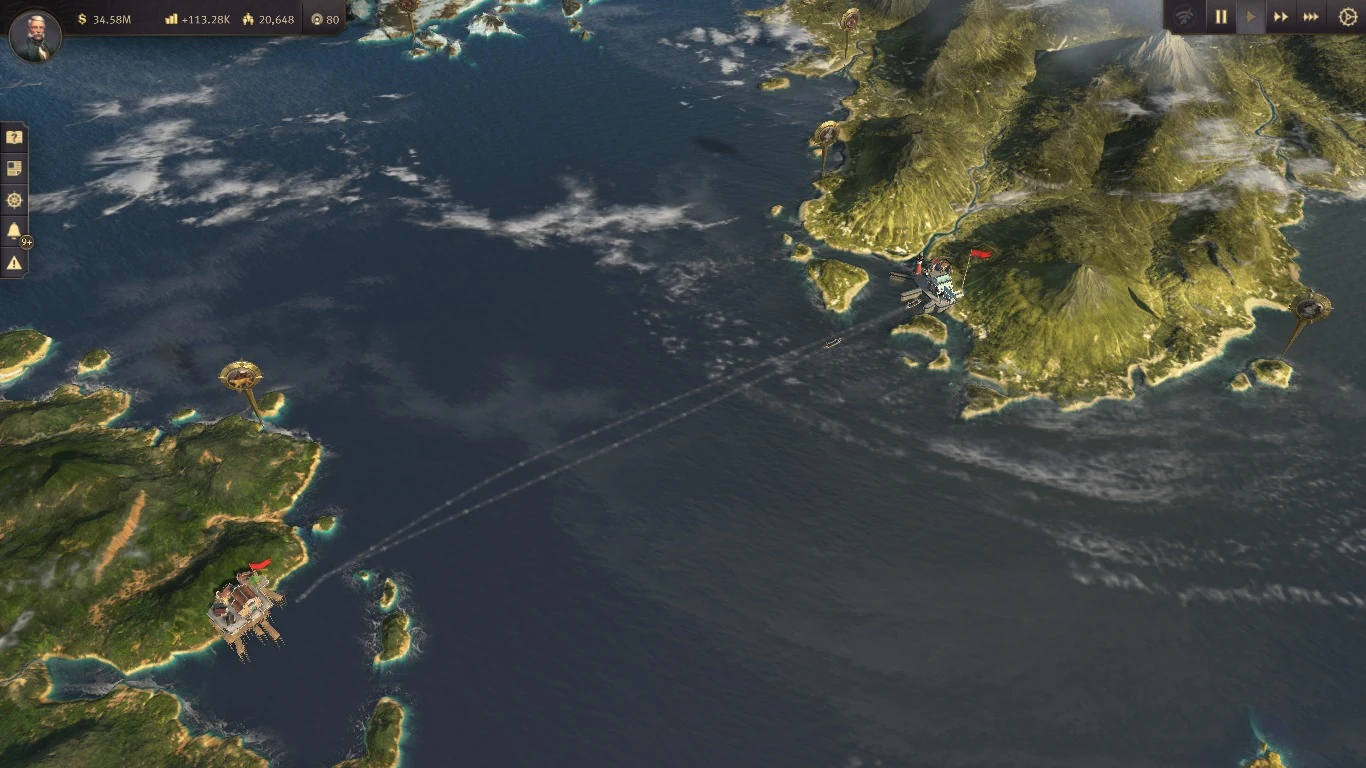Select the port settlement on the southwest island
Screen dimensions: 1366x768
(x=245, y=605)
